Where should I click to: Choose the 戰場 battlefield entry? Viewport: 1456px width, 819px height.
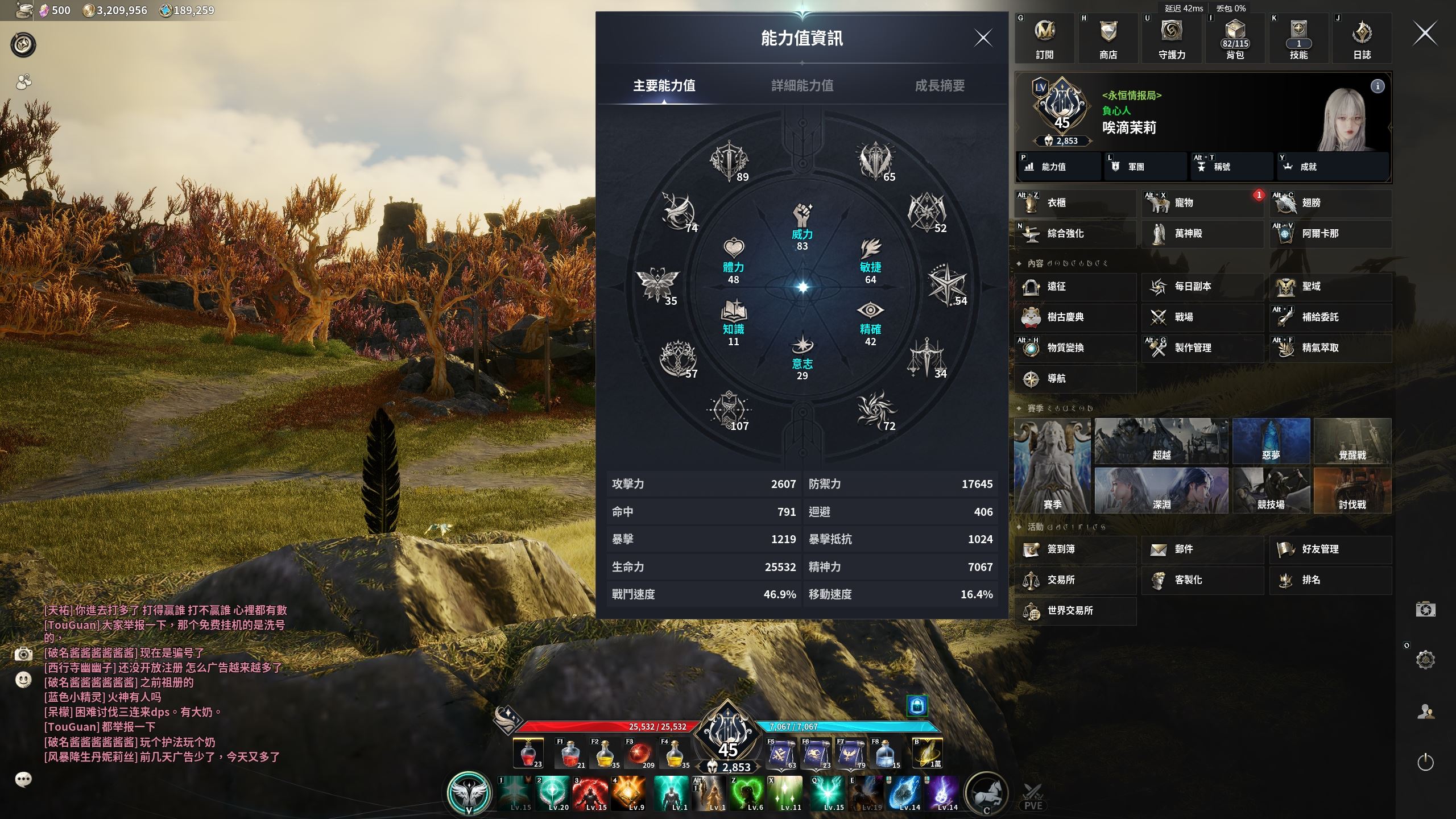pos(1201,317)
